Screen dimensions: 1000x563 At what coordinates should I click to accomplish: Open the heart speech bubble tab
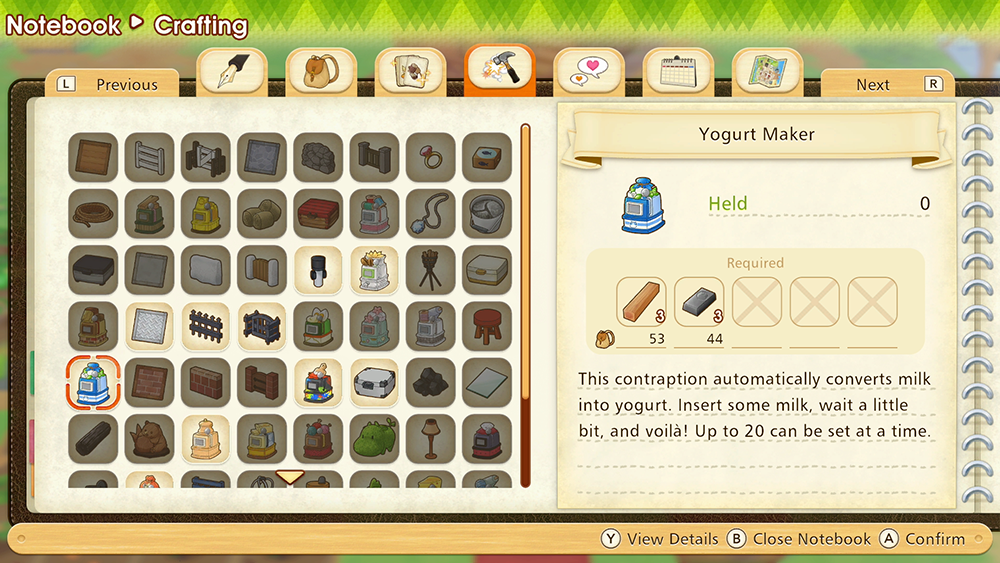589,71
